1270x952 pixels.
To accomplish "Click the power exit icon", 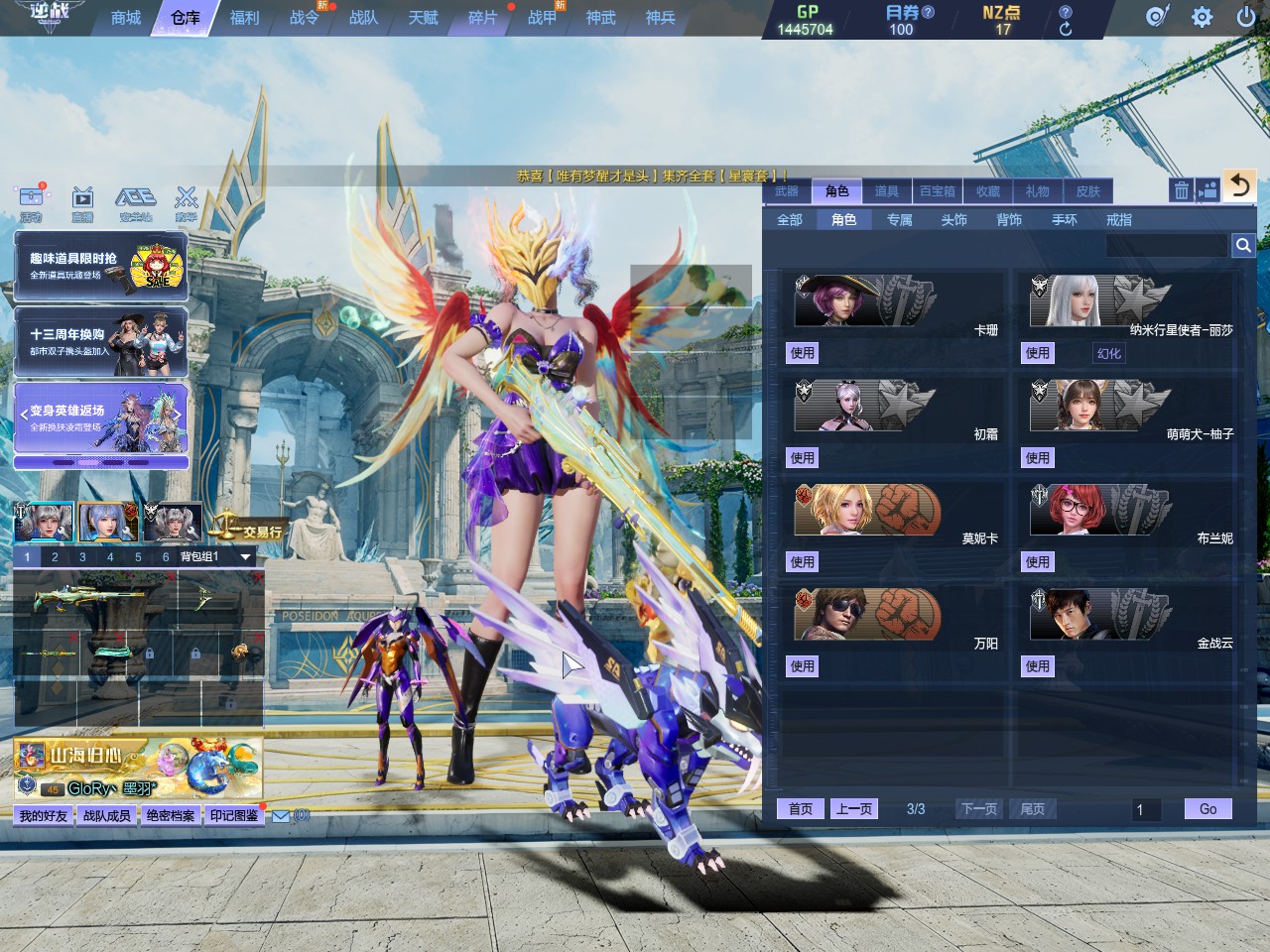I will pyautogui.click(x=1246, y=17).
